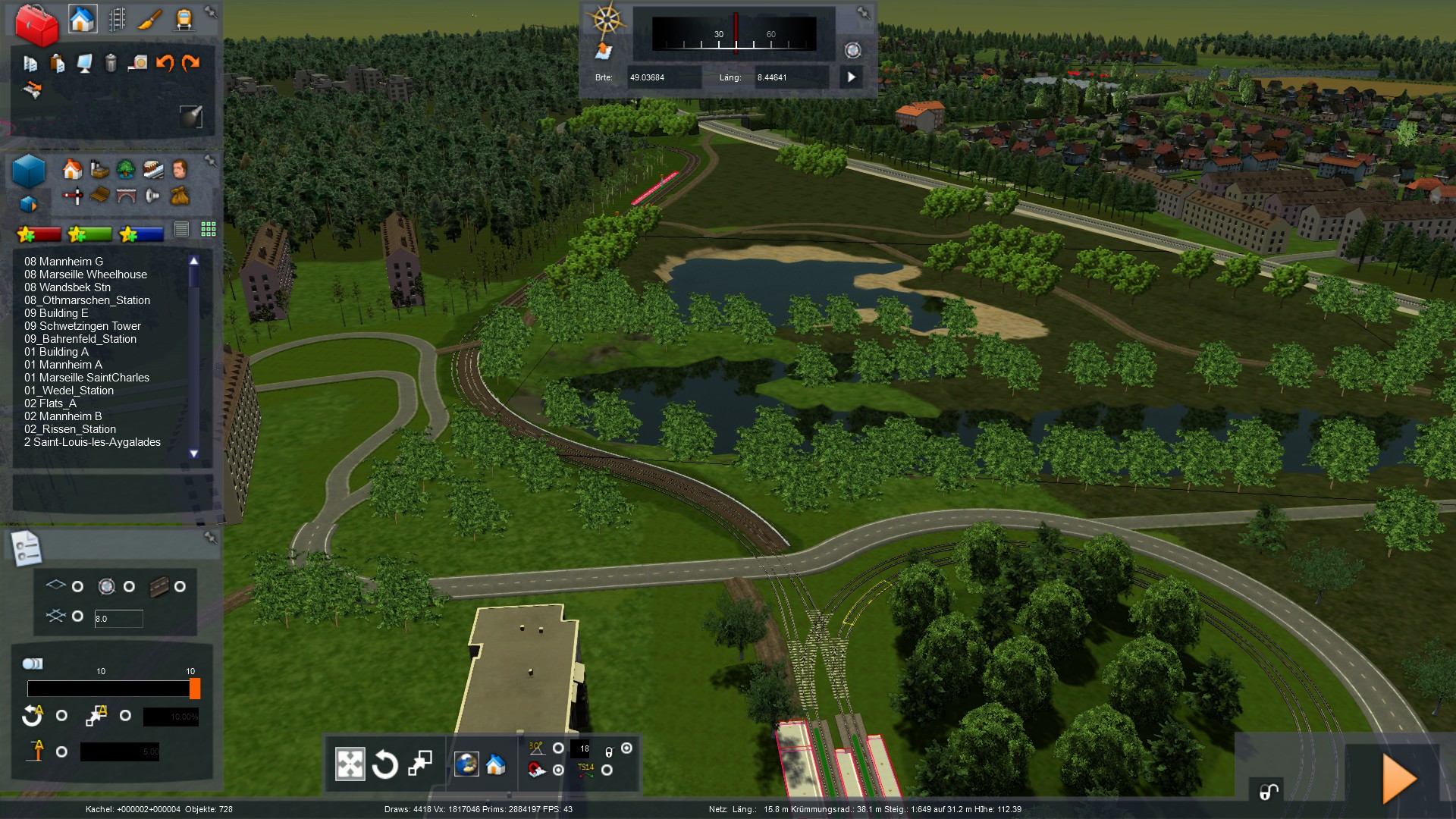Choose '01 Marseille SaintCharles' in the list
The width and height of the screenshot is (1456, 819).
pyautogui.click(x=86, y=378)
